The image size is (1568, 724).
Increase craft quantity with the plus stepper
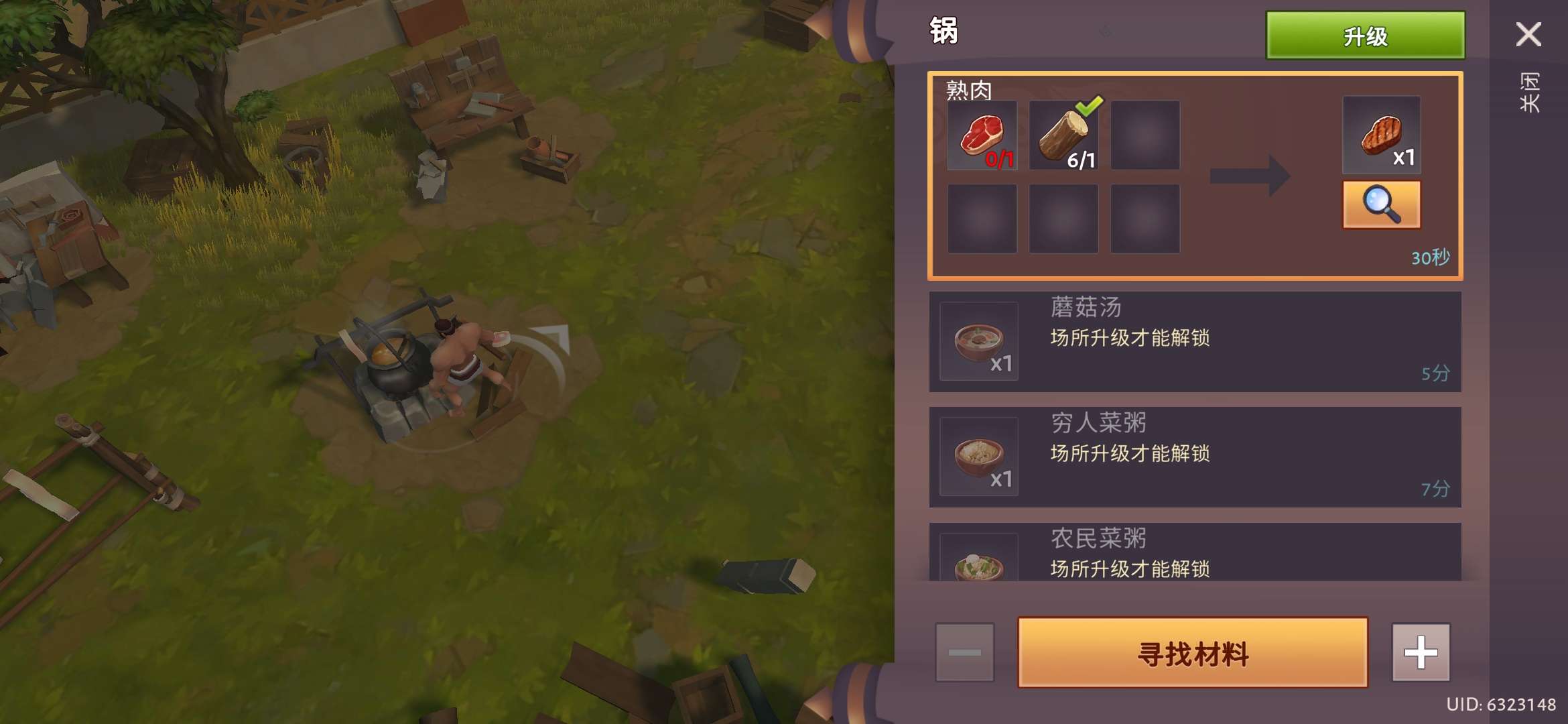tap(1421, 651)
